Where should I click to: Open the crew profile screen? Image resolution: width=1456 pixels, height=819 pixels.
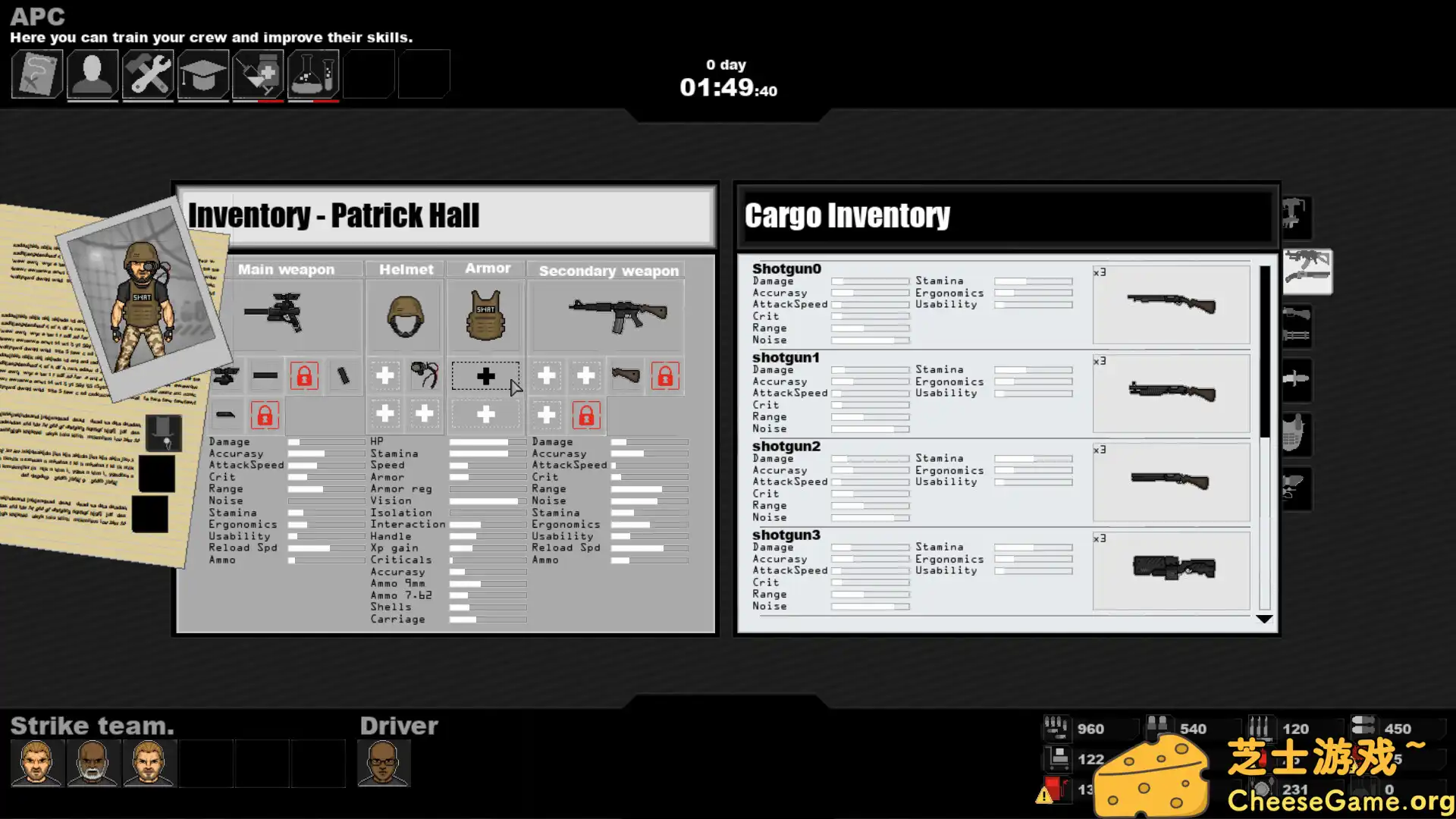93,74
